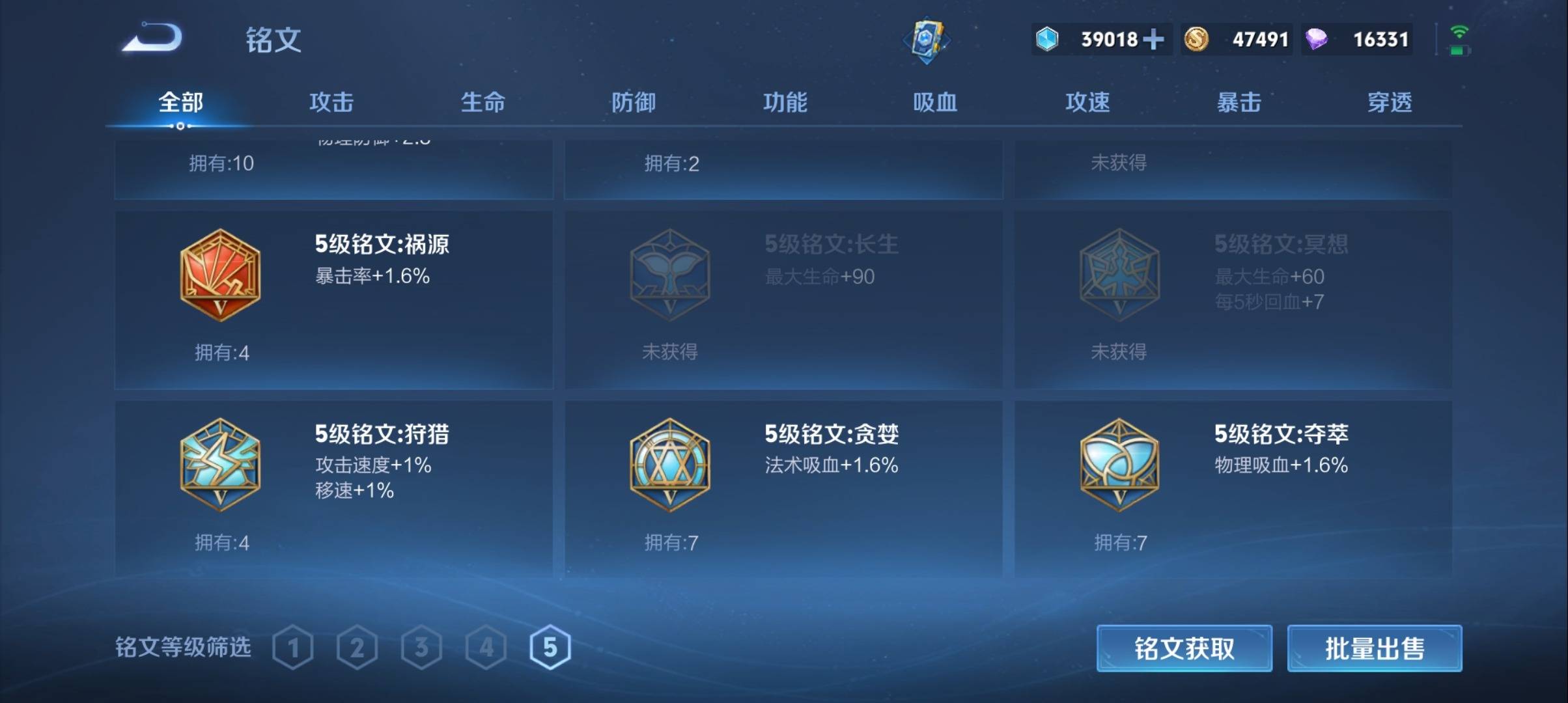
Task: Open the 穿透 category filter
Action: tap(1389, 102)
